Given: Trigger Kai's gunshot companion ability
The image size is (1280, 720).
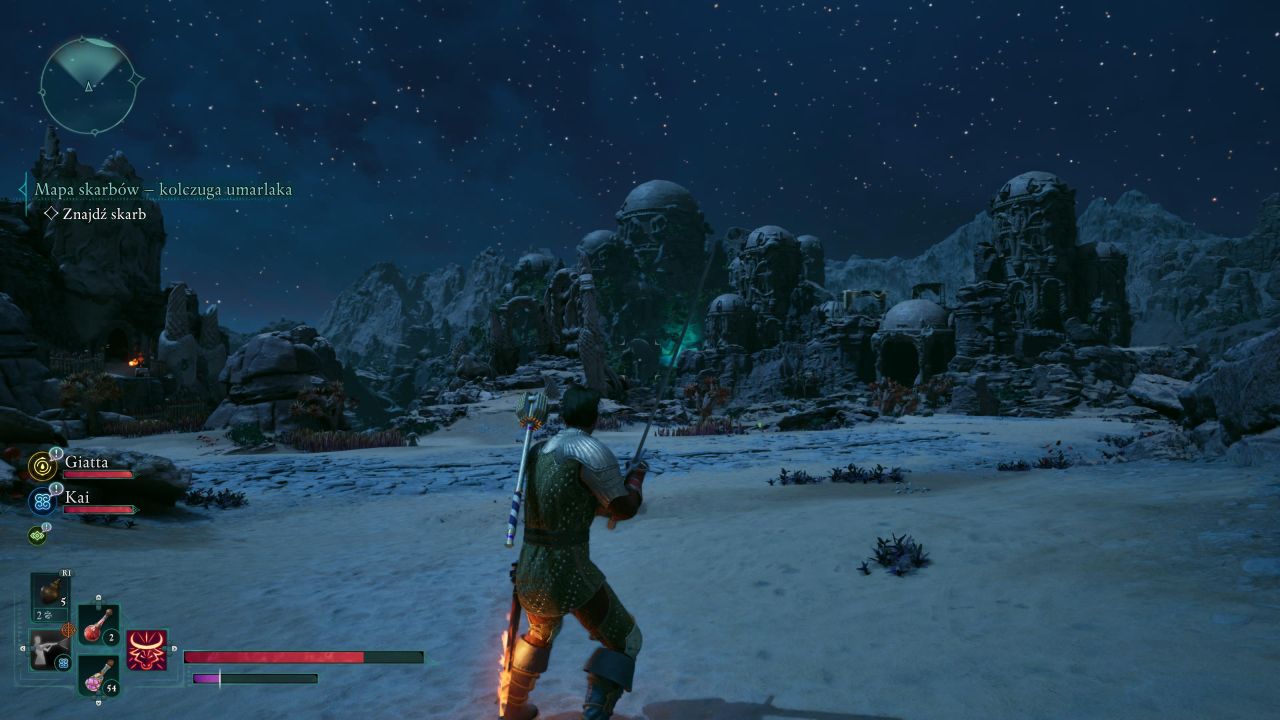Looking at the screenshot, I should coord(49,650).
